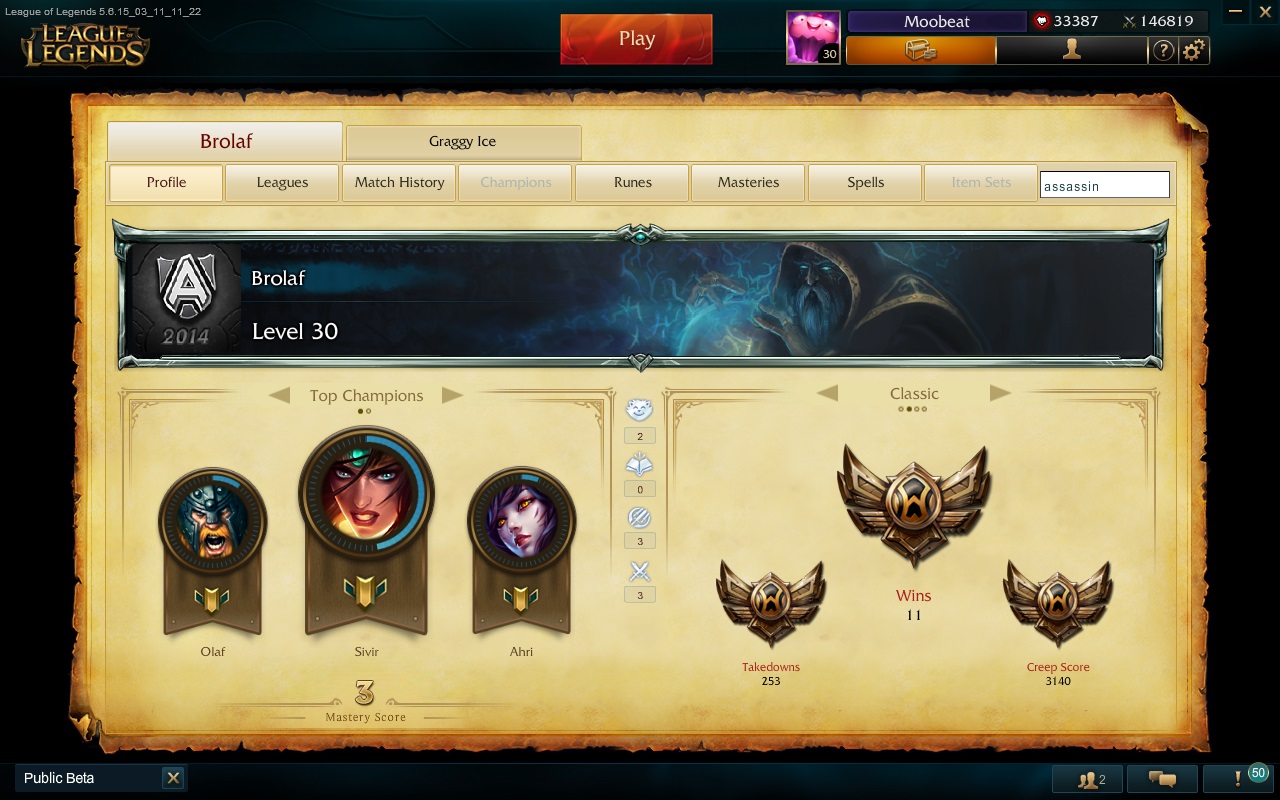The image size is (1280, 800).
Task: Select the summoner profile person icon
Action: tap(1071, 50)
